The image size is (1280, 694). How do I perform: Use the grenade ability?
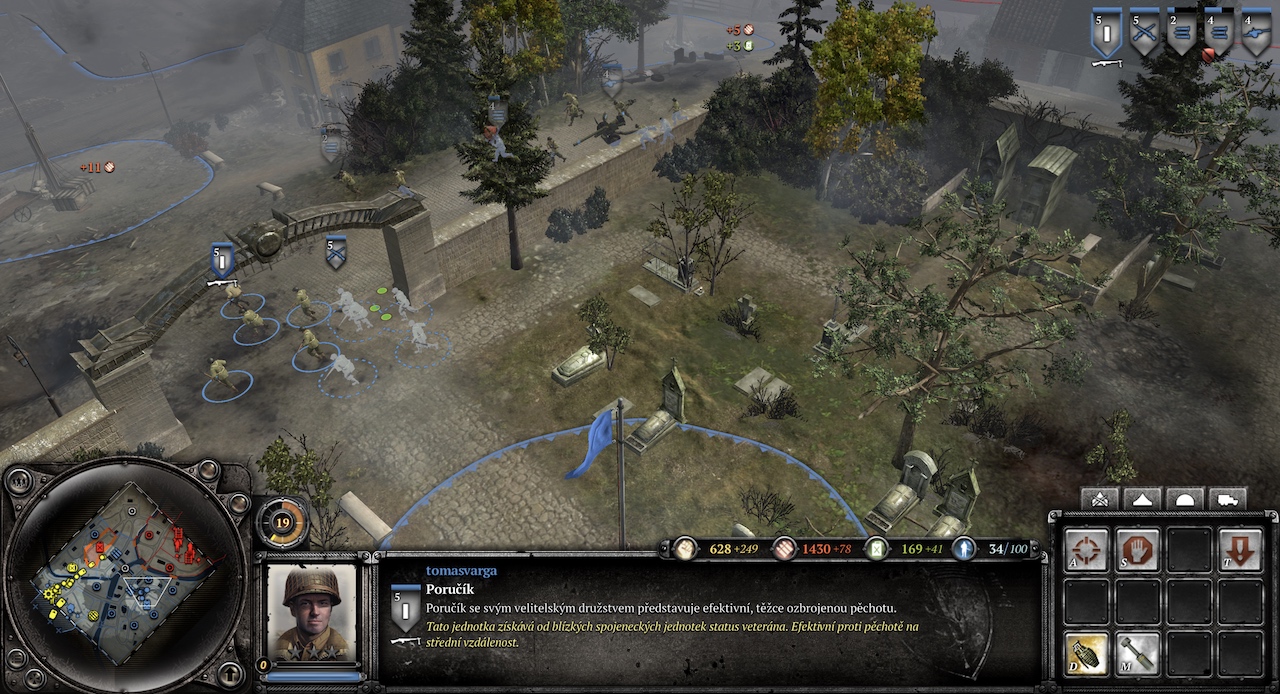coord(1086,654)
